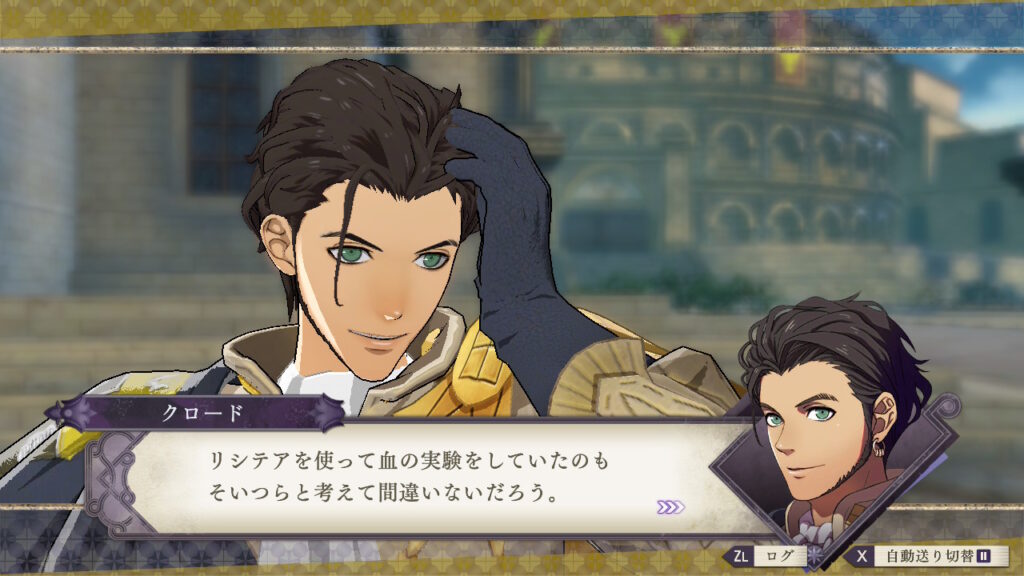
Task: Continue dialogue via the purple arrow indicator
Action: (671, 507)
